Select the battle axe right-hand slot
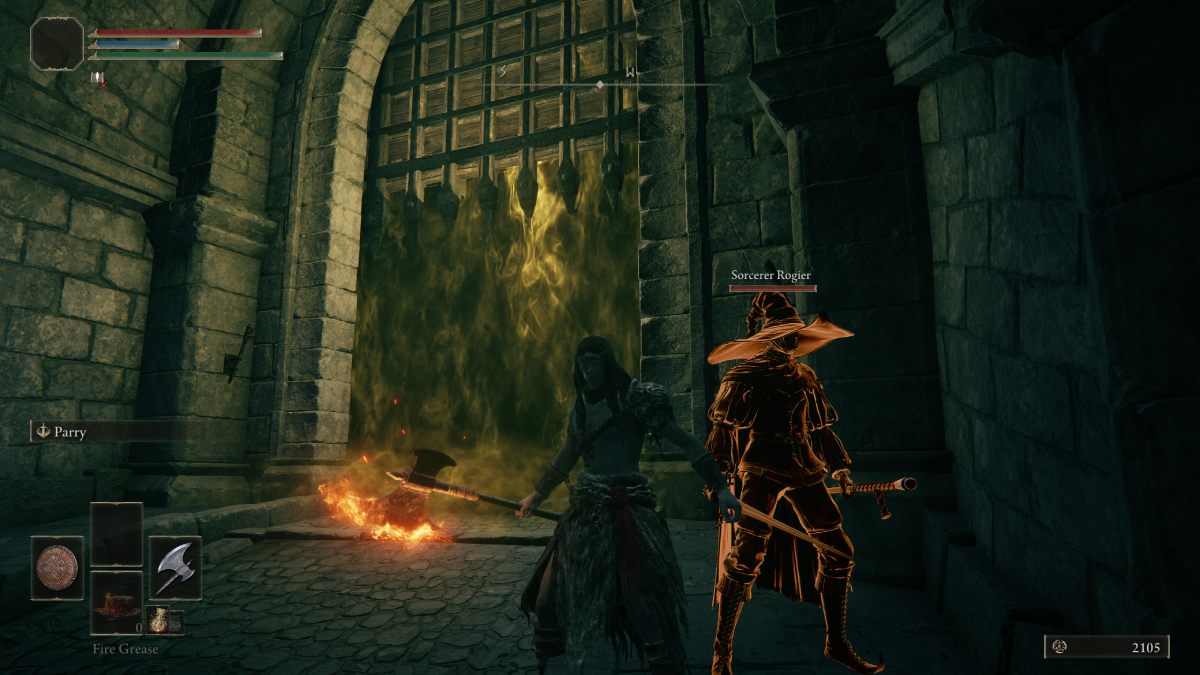1200x675 pixels. point(175,567)
